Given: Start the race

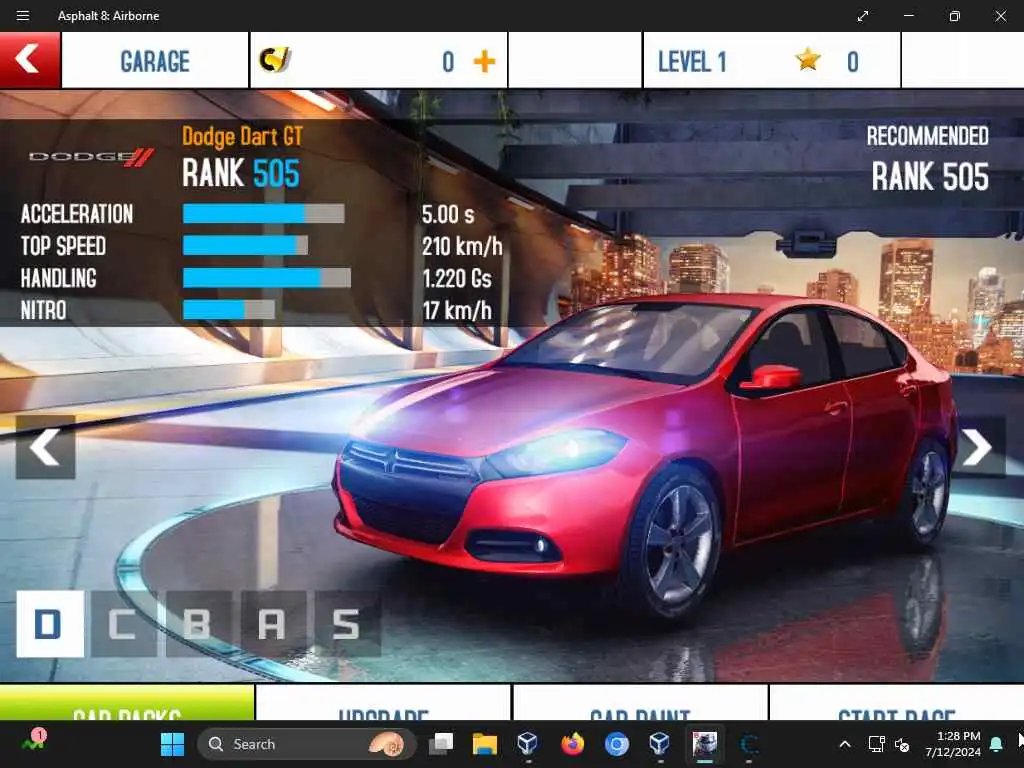Looking at the screenshot, I should pyautogui.click(x=896, y=704).
